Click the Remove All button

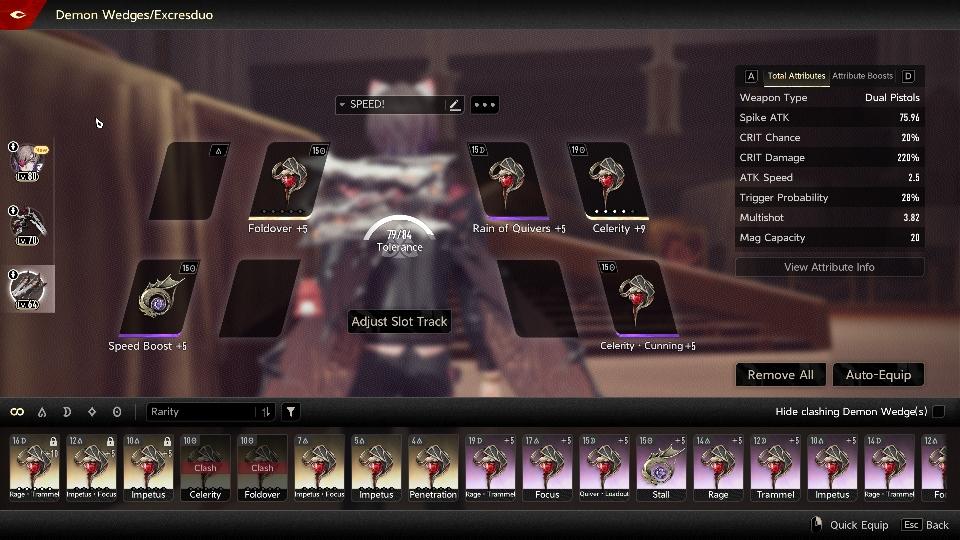(780, 375)
